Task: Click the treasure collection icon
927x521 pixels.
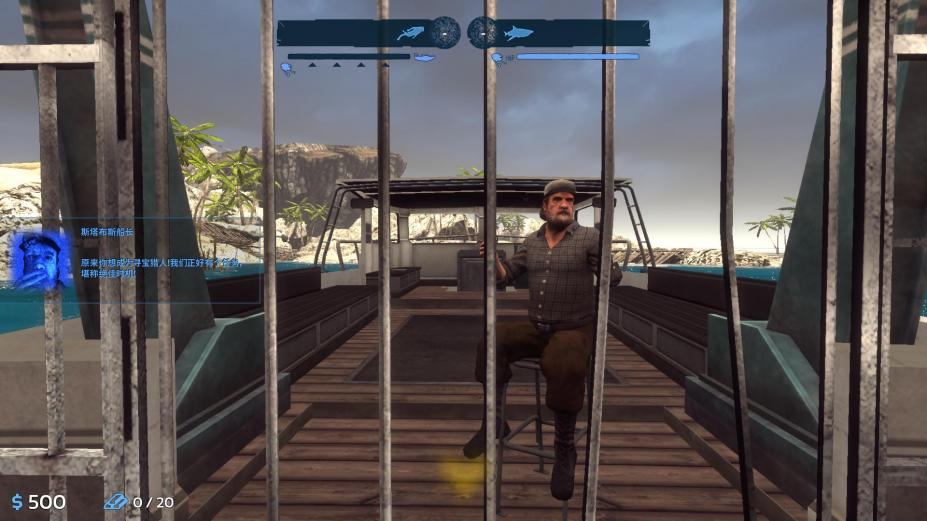Action: pos(115,502)
